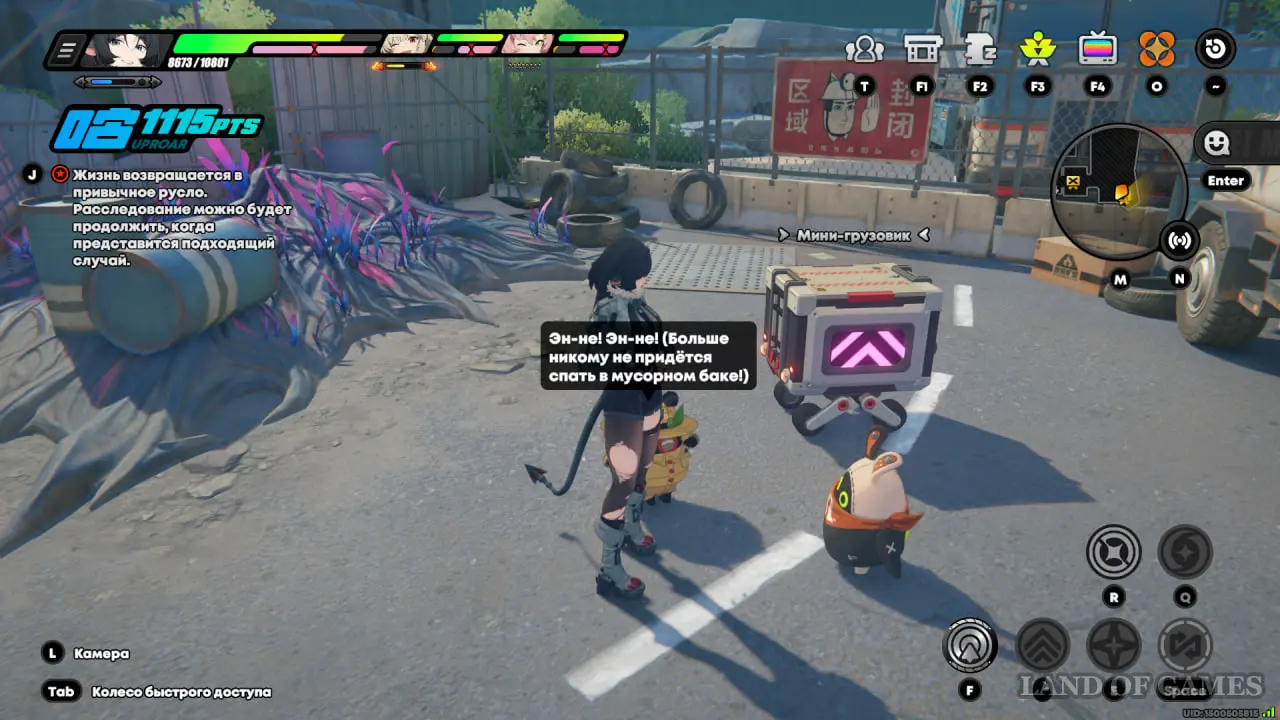1280x720 pixels.
Task: Open the yellow-green figure event icon
Action: point(1038,49)
